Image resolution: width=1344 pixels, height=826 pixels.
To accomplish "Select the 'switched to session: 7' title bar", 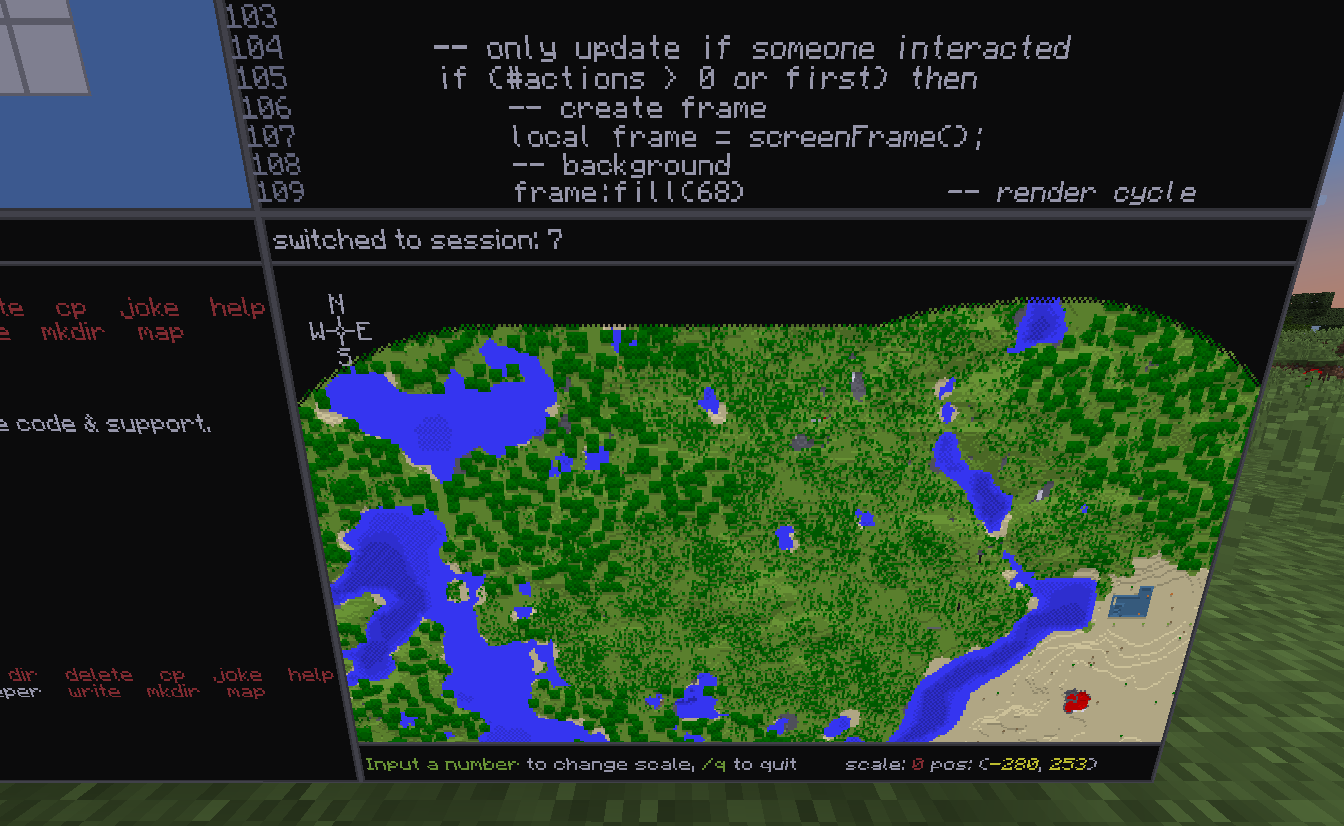I will (421, 240).
